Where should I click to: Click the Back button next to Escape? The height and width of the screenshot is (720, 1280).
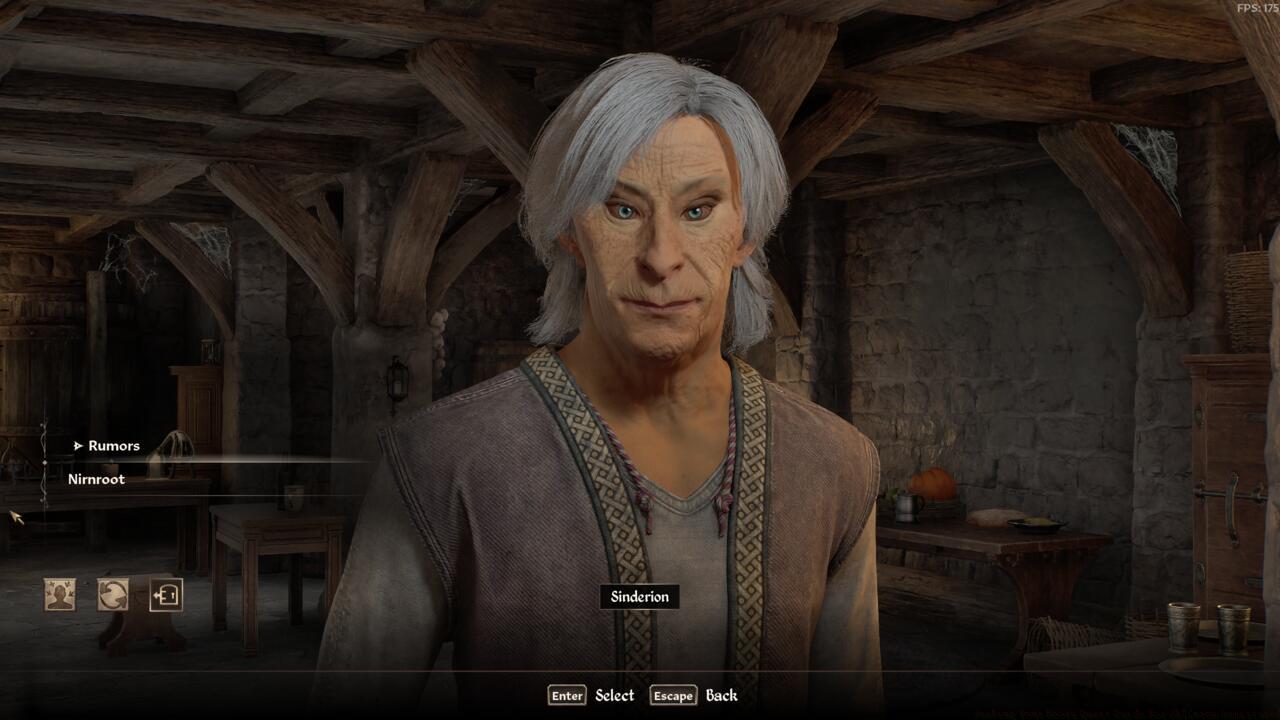722,695
